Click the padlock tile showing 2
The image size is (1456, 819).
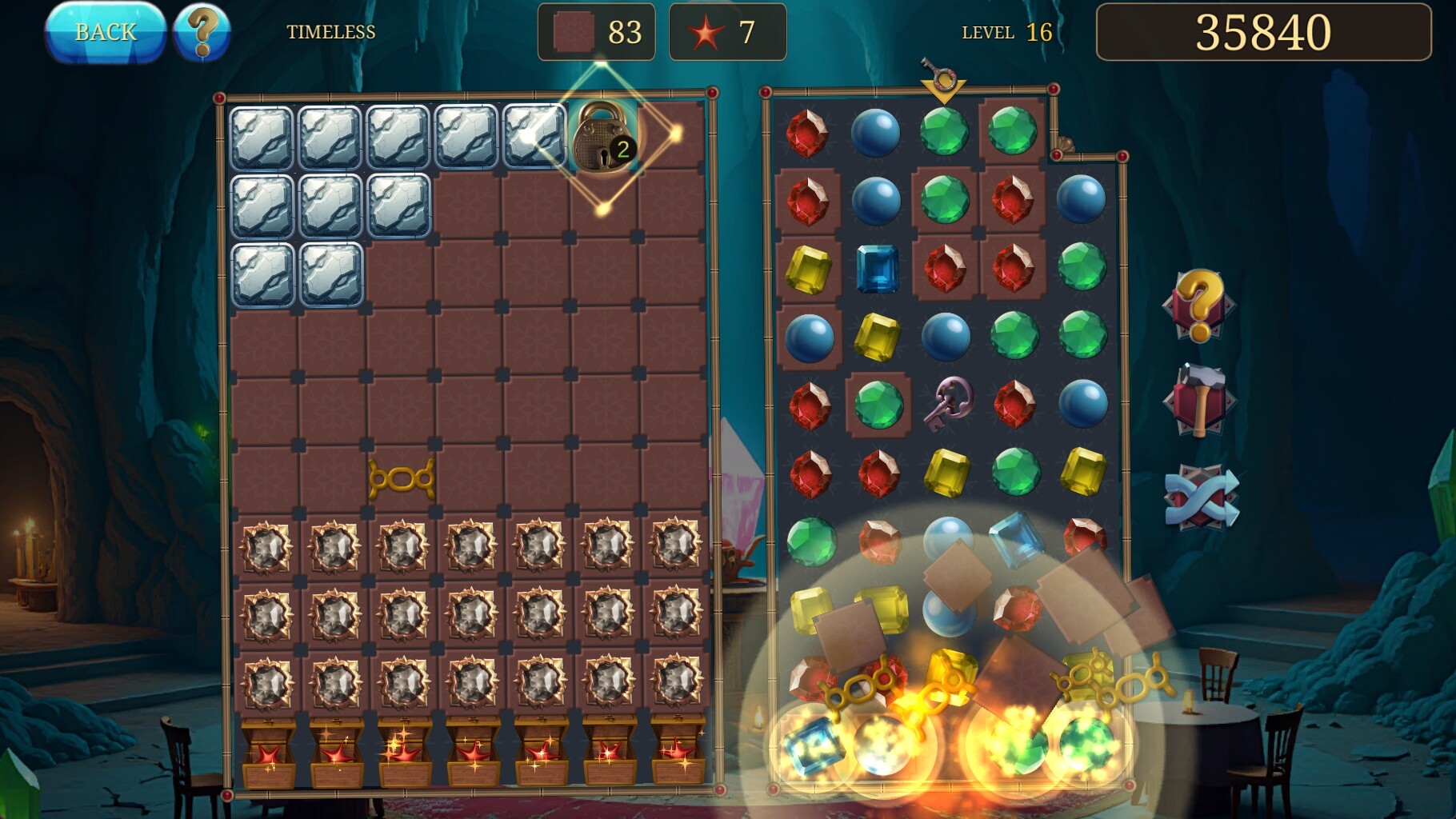point(603,136)
